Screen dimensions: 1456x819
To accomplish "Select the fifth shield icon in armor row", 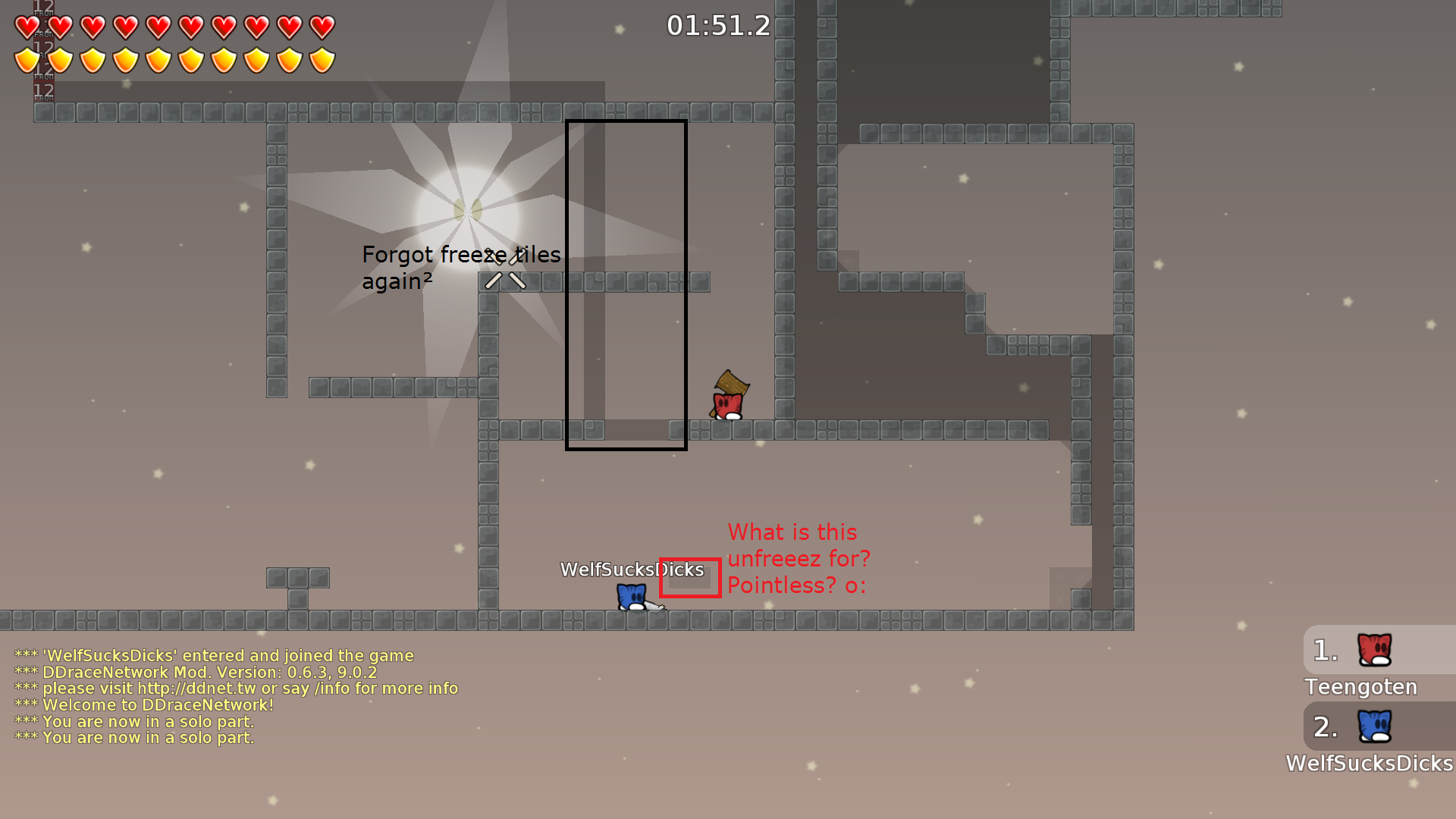I will click(158, 60).
